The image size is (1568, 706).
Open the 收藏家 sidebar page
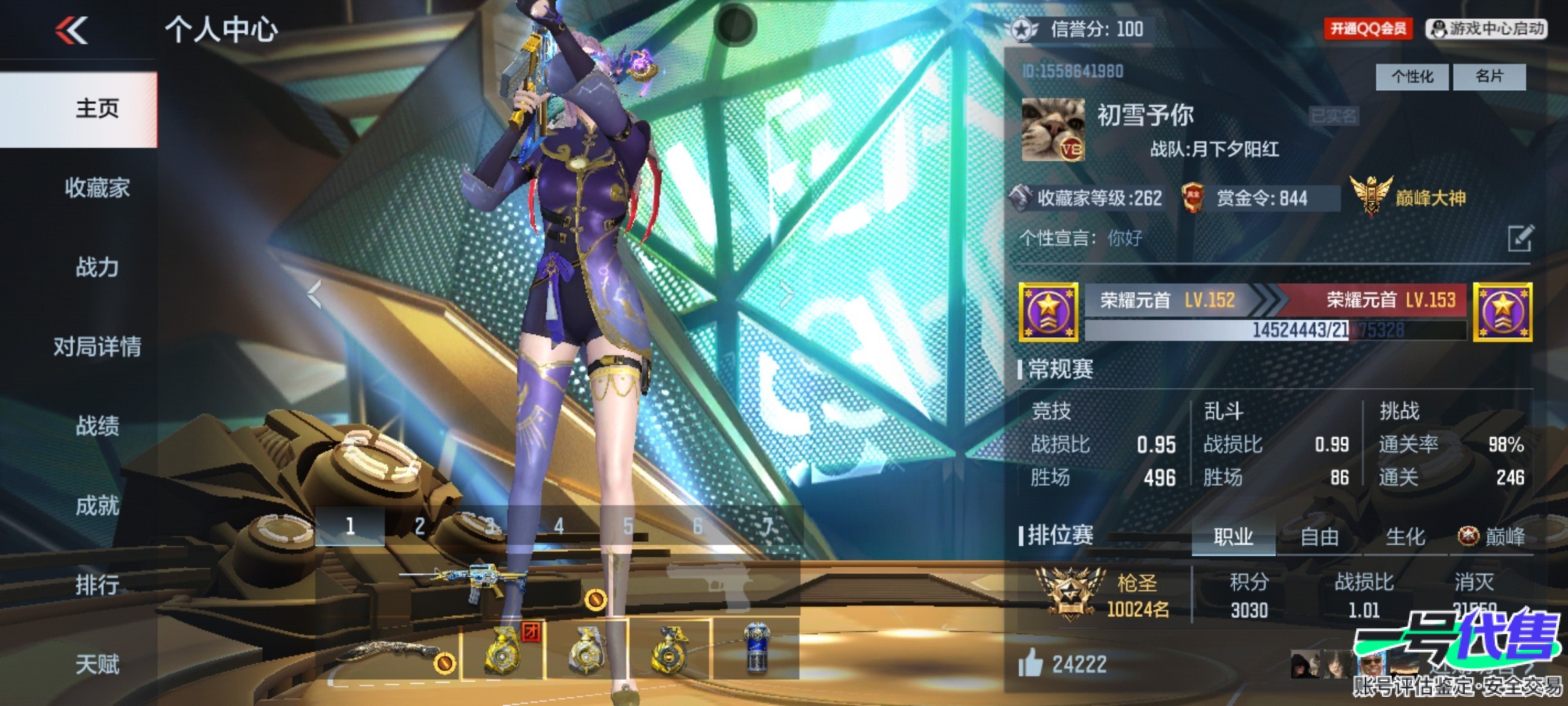(97, 188)
